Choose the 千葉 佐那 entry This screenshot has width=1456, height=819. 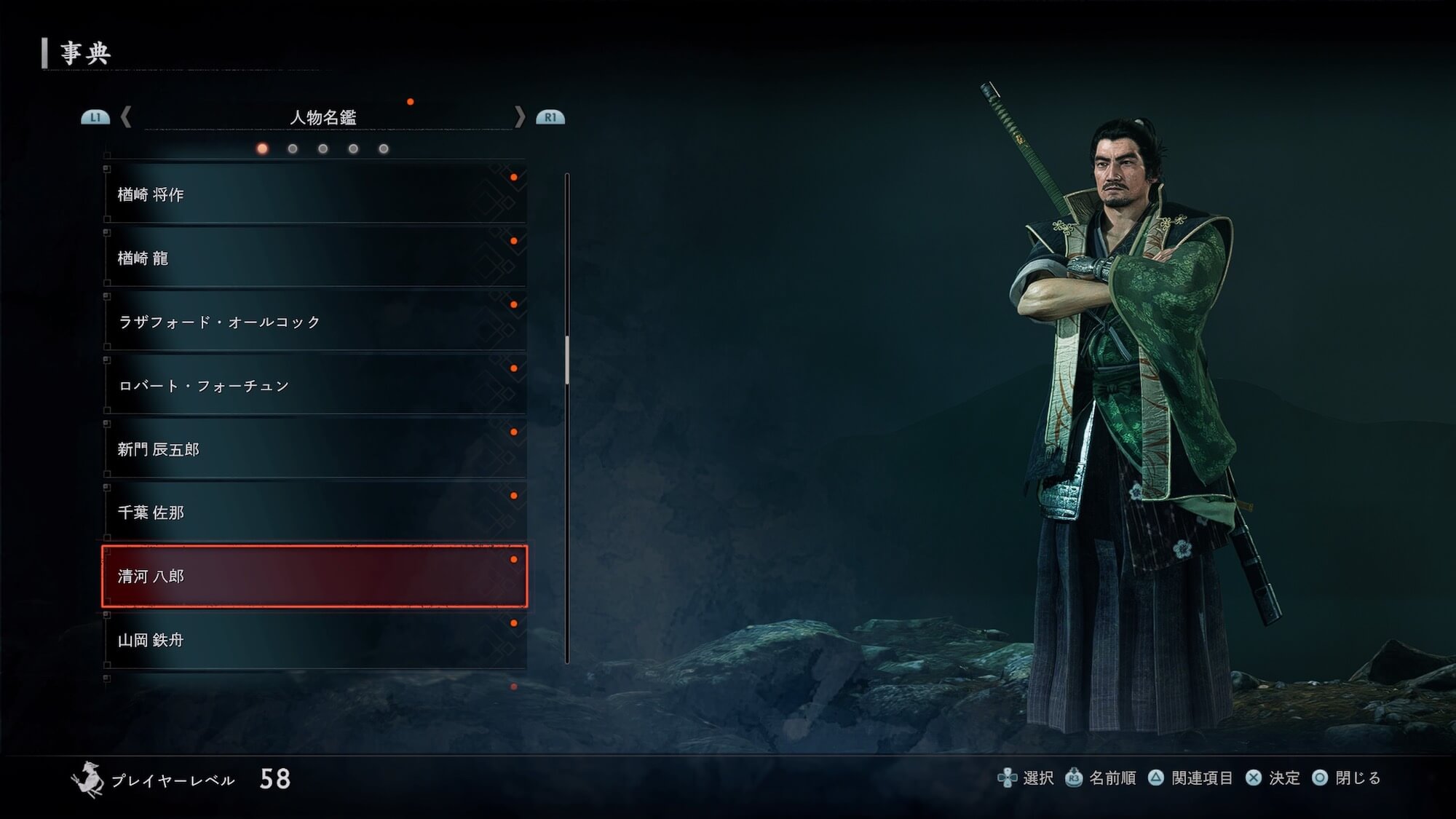[314, 513]
